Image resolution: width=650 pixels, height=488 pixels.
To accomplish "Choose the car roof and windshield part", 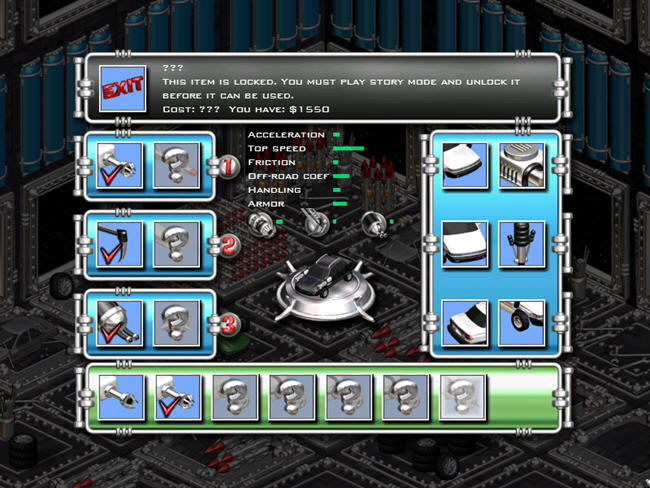I will (464, 244).
